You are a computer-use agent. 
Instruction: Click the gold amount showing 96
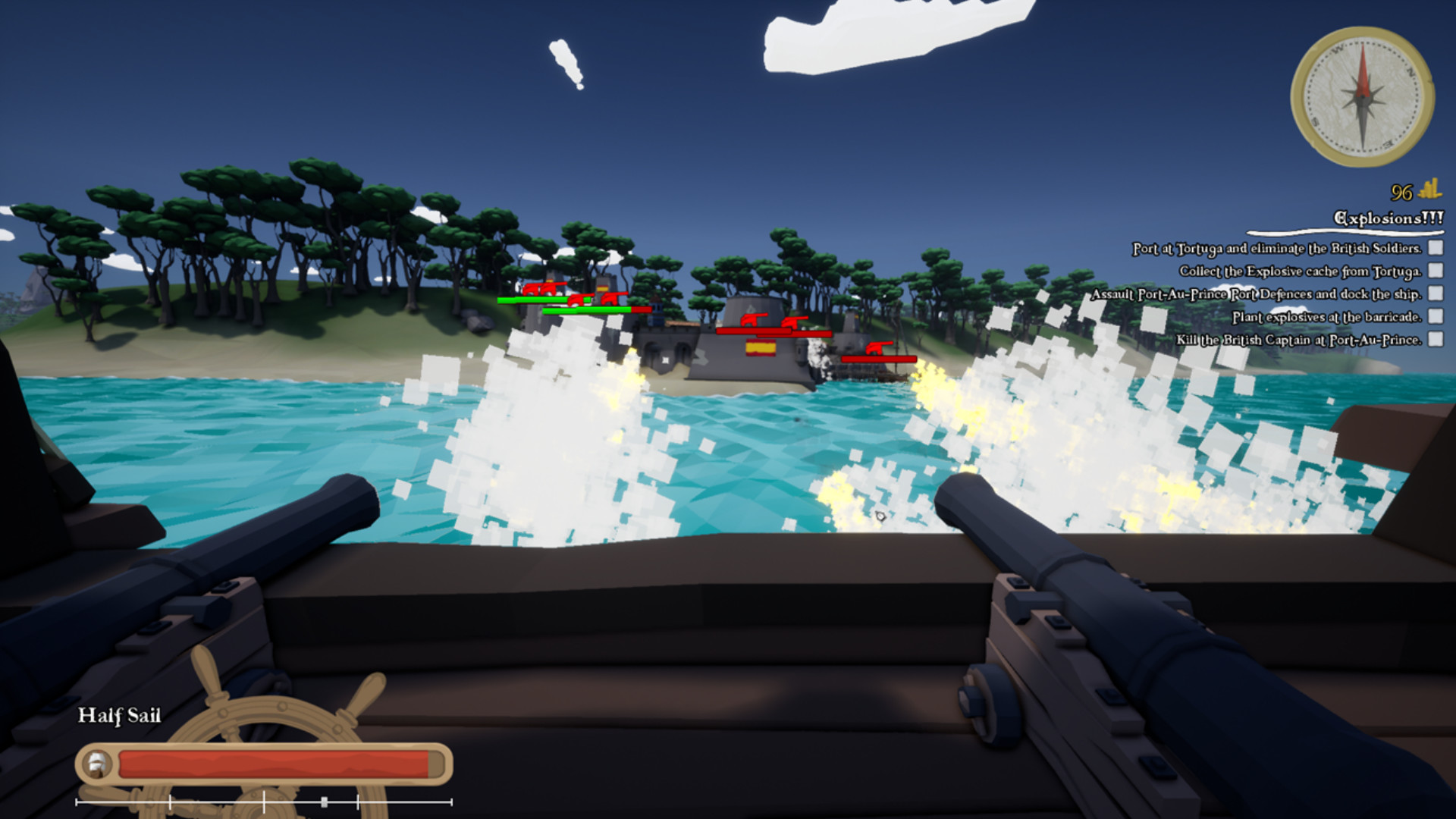(x=1401, y=193)
